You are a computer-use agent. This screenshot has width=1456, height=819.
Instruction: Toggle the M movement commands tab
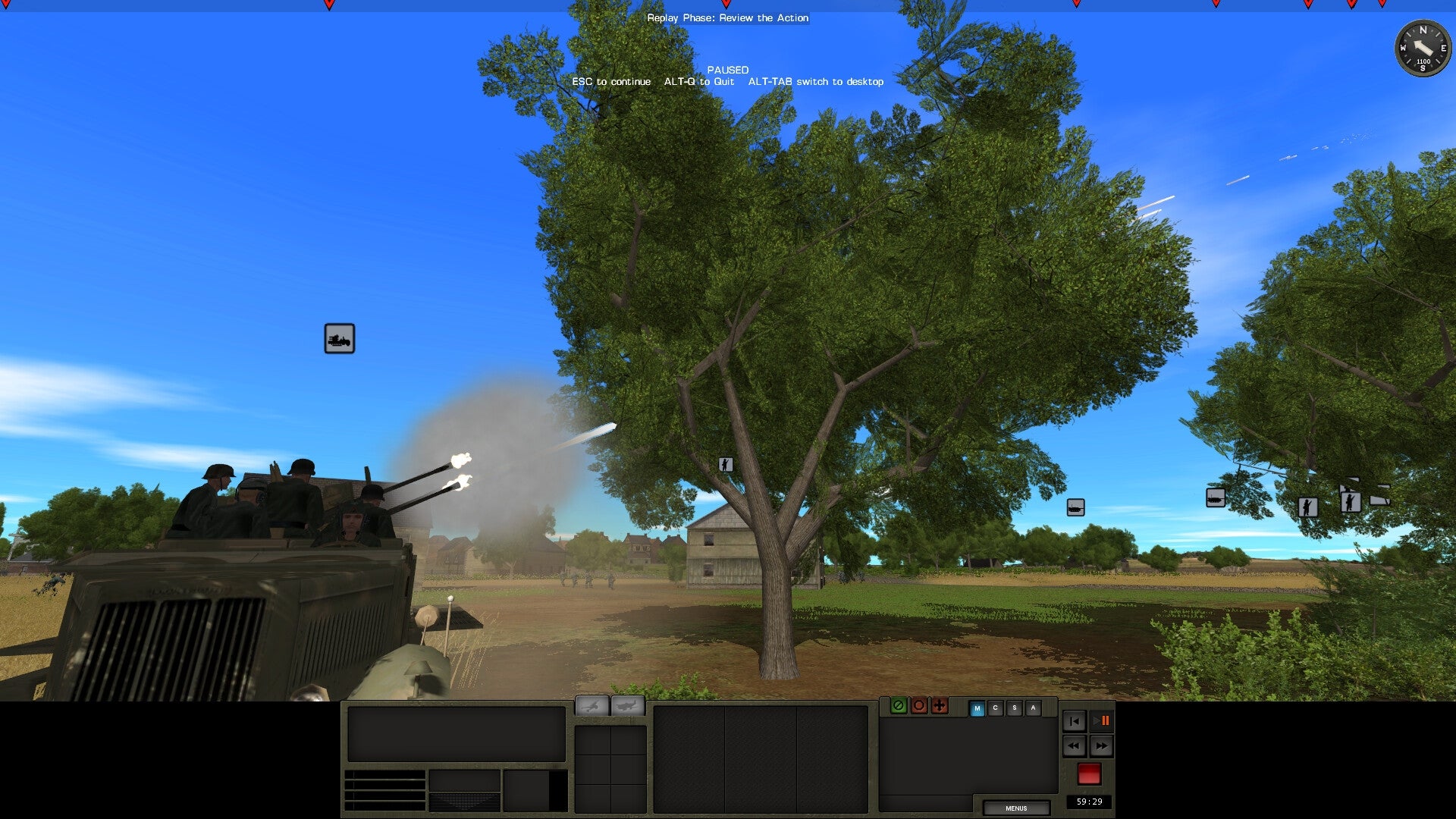(977, 706)
